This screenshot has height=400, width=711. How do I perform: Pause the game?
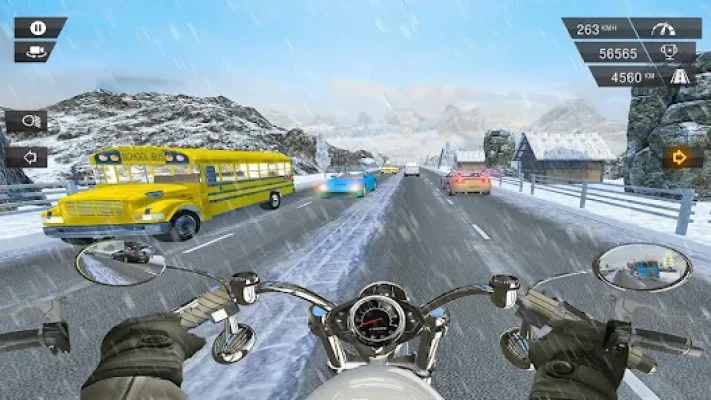point(38,28)
